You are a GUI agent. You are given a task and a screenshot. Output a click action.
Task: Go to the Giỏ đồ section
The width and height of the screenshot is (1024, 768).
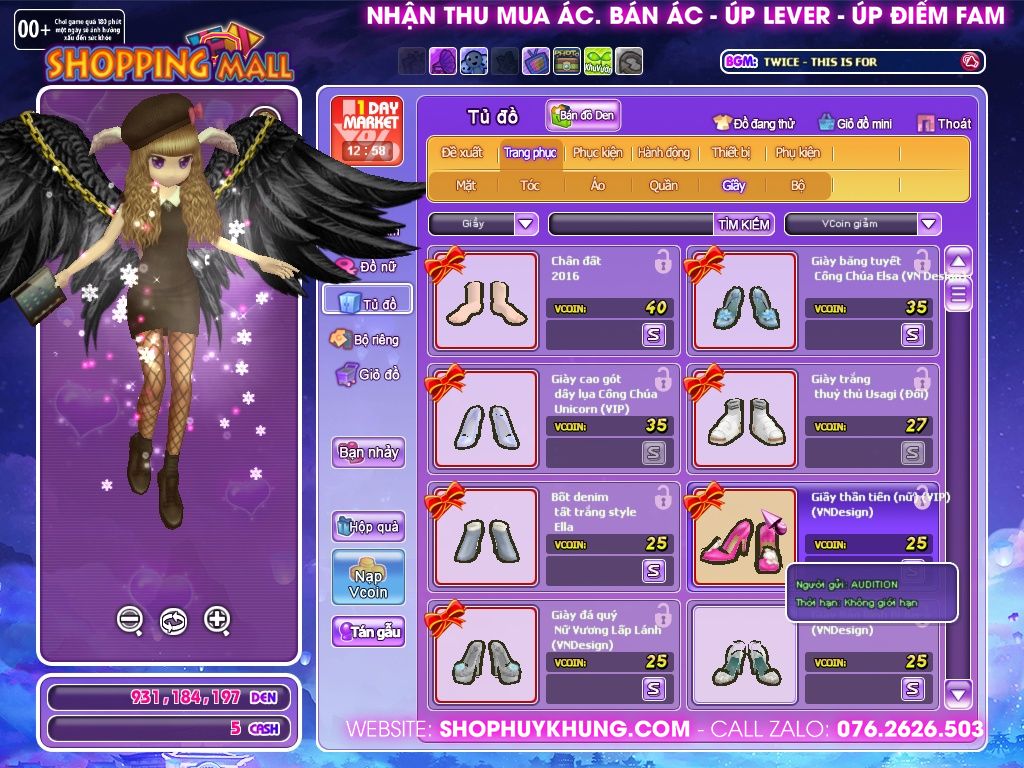point(368,375)
